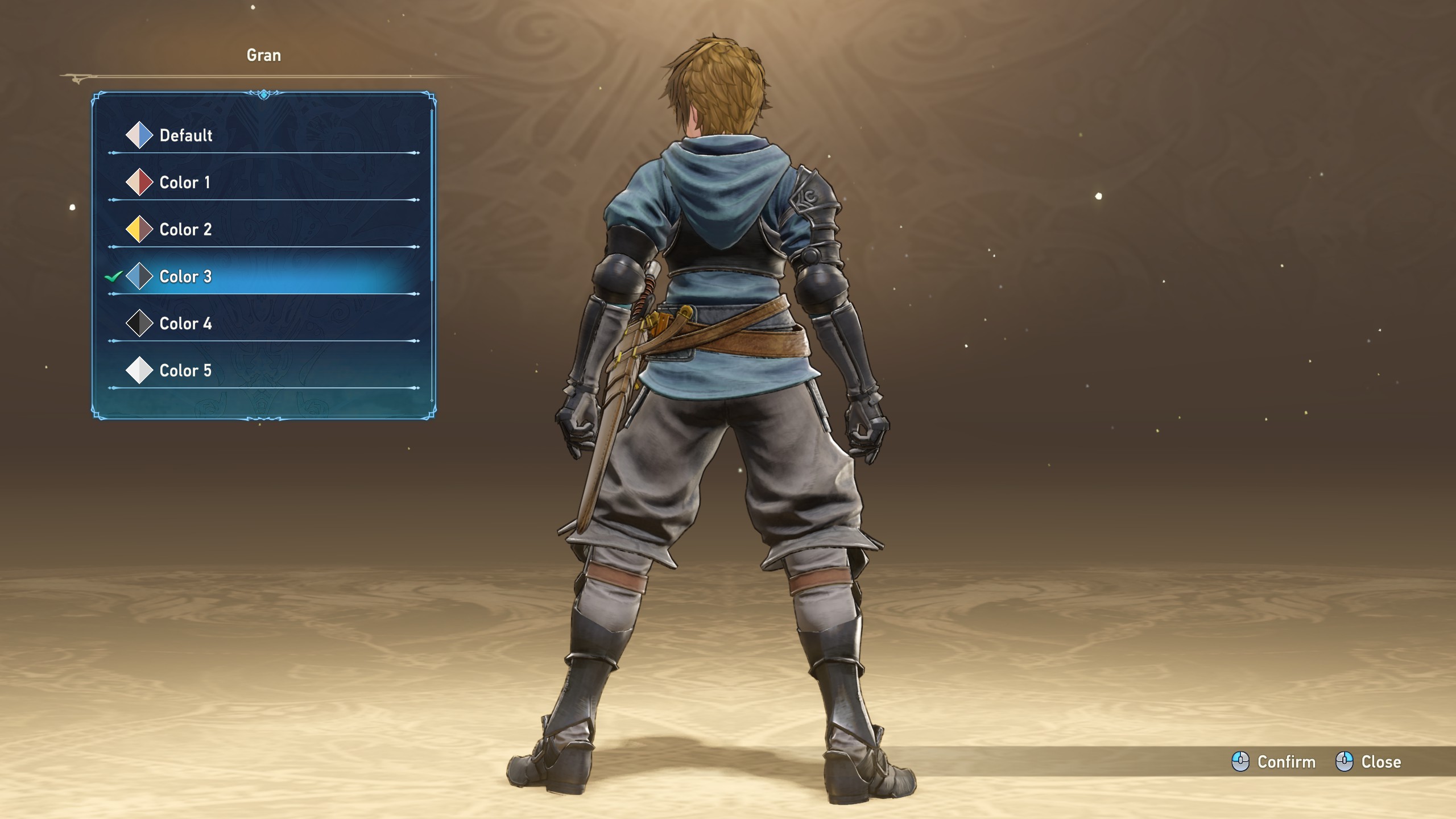Select the Default color scheme
Viewport: 1456px width, 819px height.
pyautogui.click(x=185, y=135)
